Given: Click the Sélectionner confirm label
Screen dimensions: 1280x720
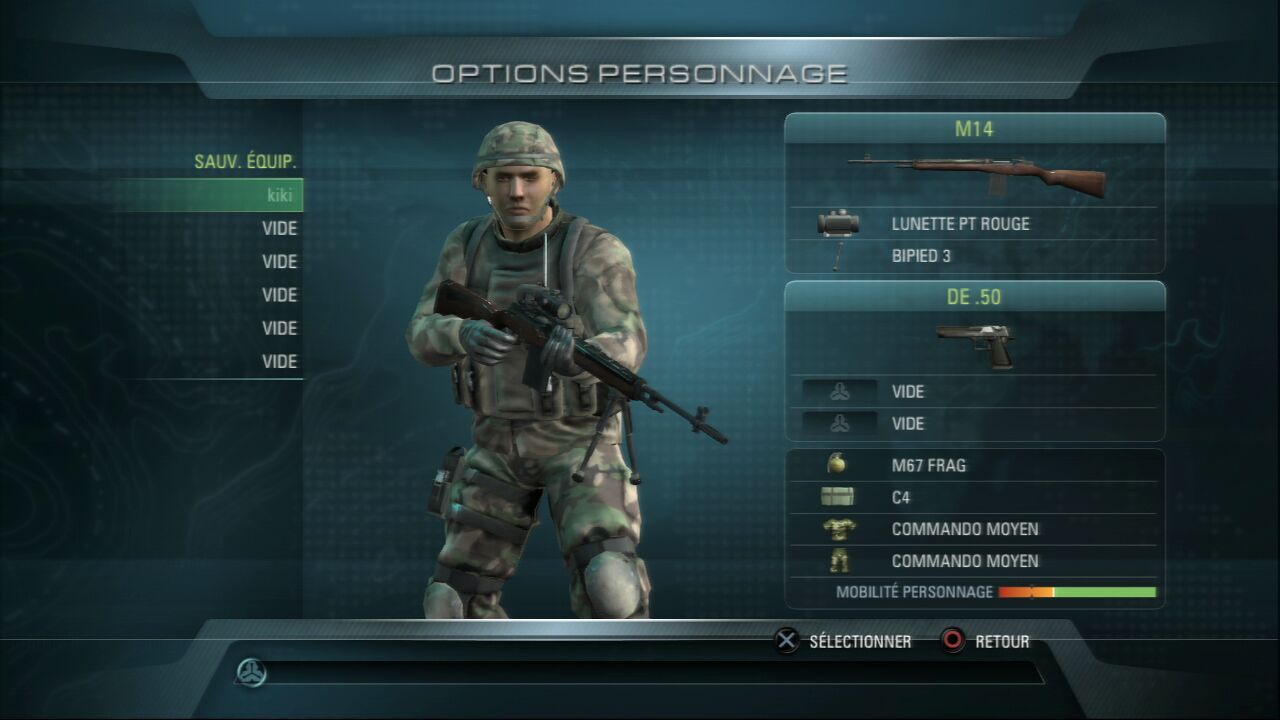Looking at the screenshot, I should pyautogui.click(x=859, y=642).
